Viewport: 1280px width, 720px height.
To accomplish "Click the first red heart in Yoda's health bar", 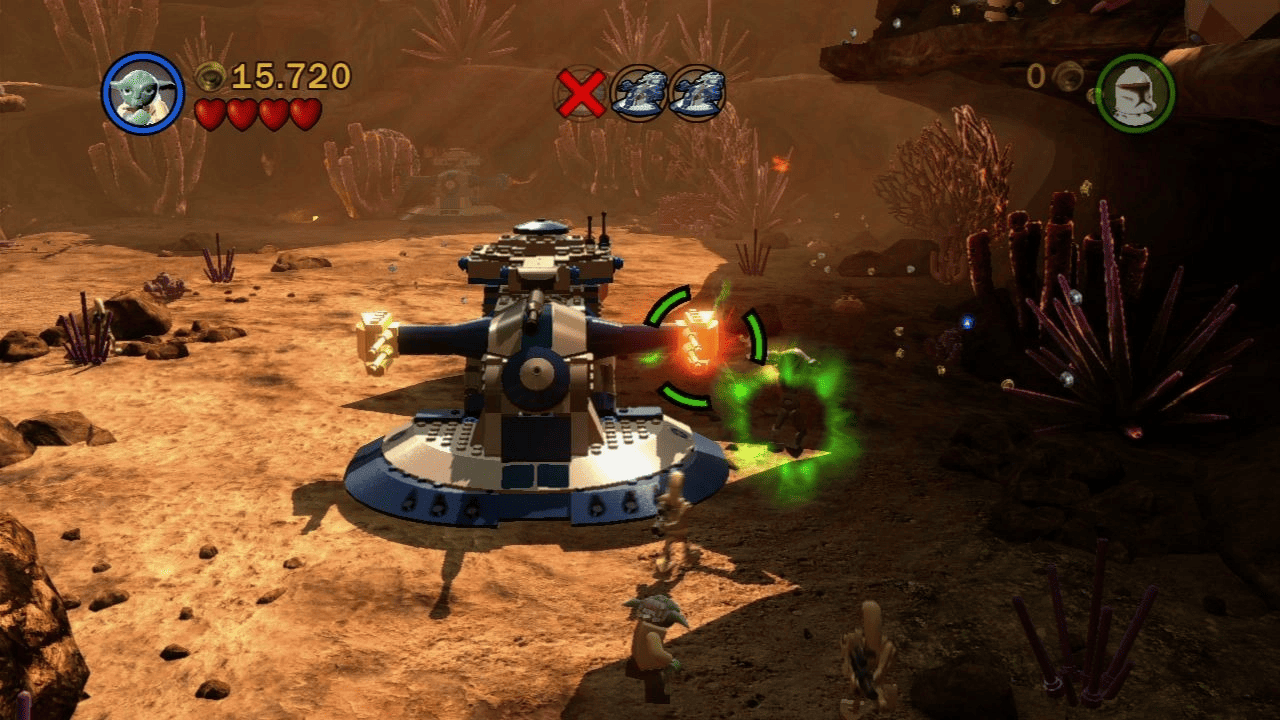I will coord(212,113).
